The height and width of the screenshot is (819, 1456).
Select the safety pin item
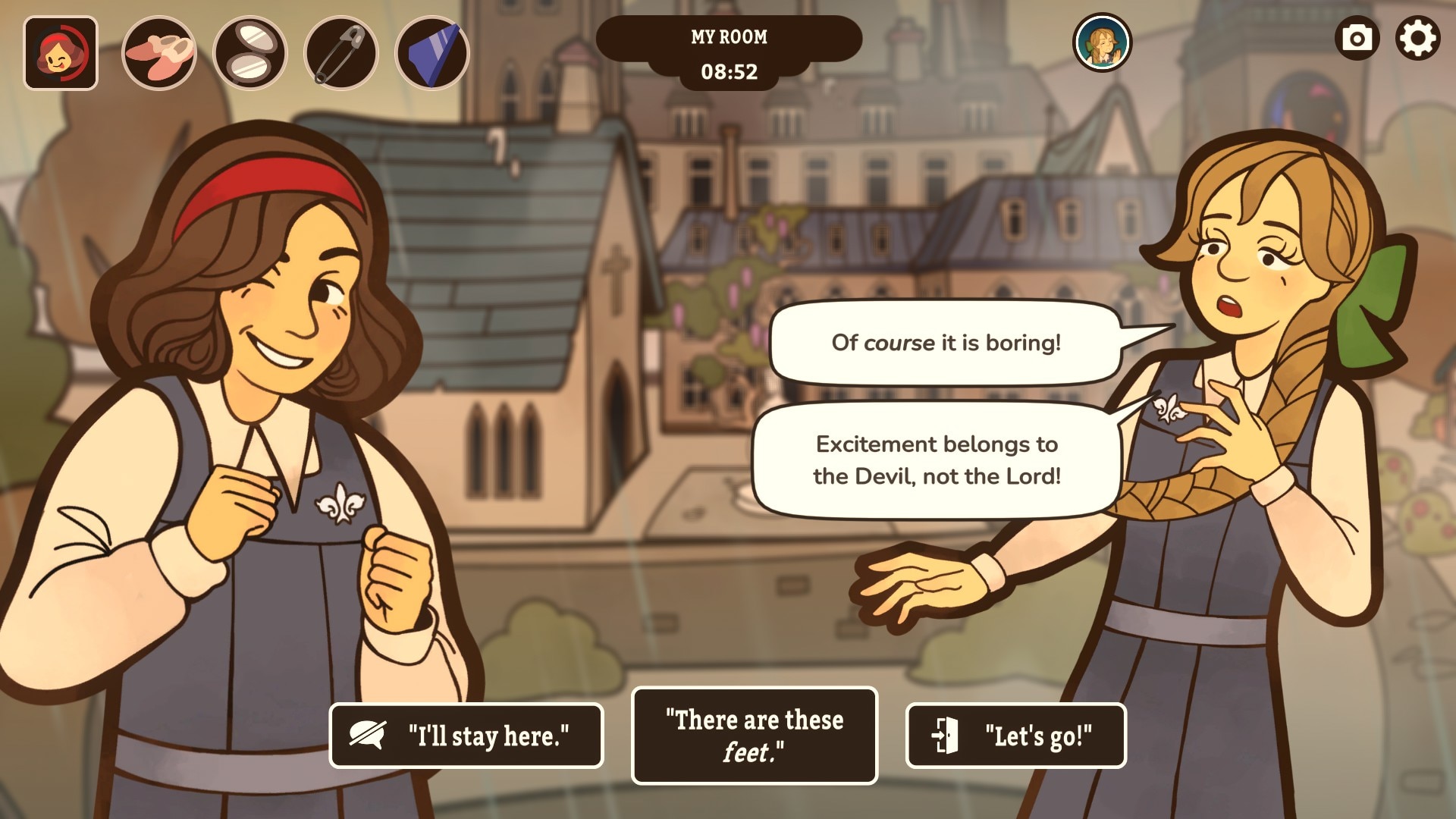[341, 53]
